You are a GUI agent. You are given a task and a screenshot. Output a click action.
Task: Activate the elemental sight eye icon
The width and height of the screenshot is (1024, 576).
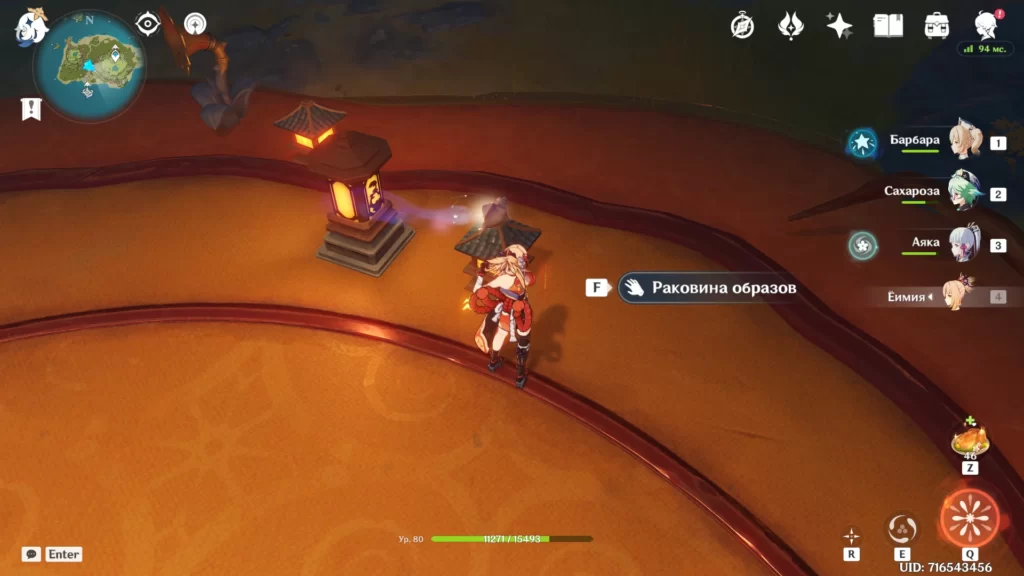[x=148, y=24]
